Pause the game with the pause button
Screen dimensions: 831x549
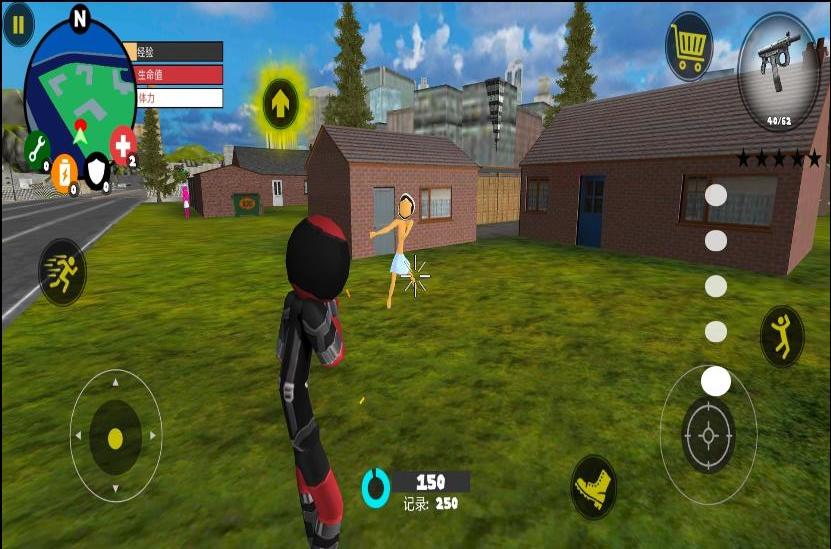[17, 23]
